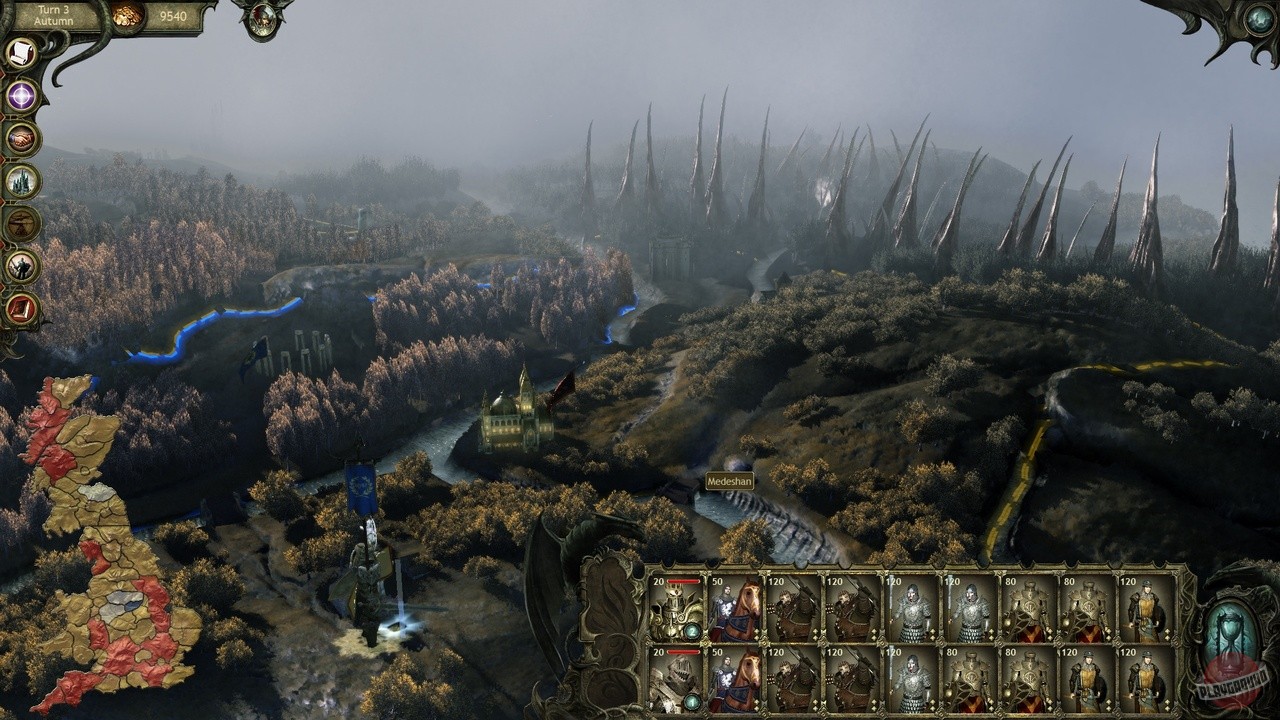Click the glowing purple orb icon
The height and width of the screenshot is (720, 1280).
21,97
